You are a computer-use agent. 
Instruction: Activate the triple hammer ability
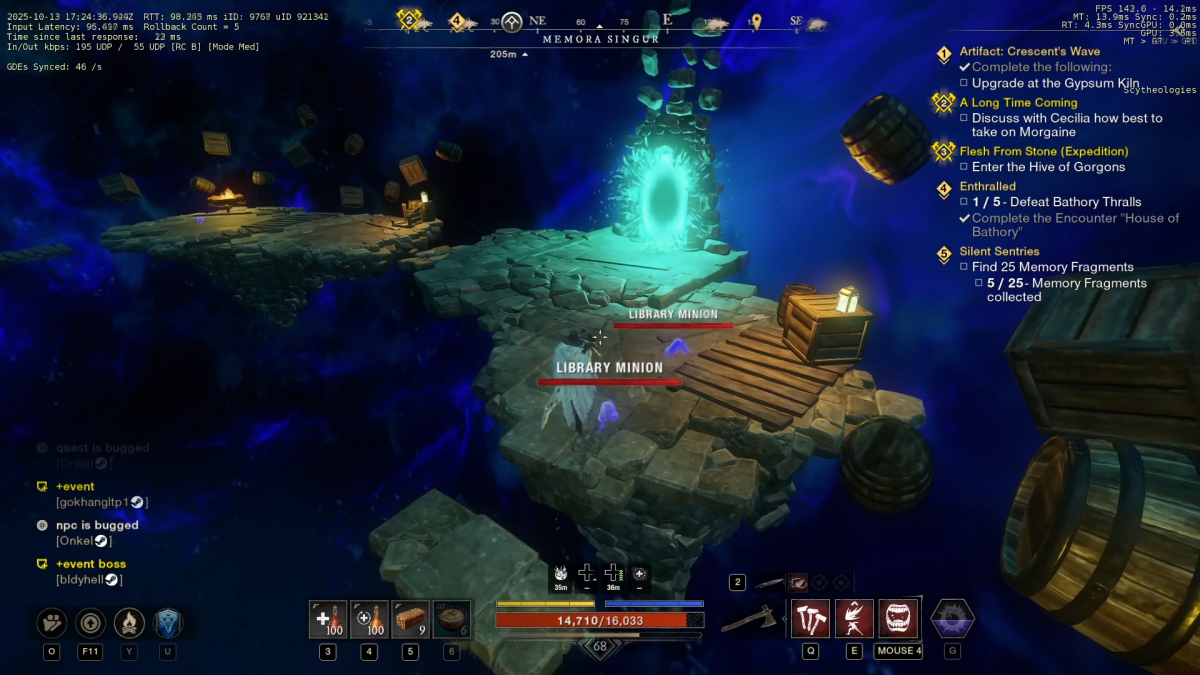click(810, 619)
